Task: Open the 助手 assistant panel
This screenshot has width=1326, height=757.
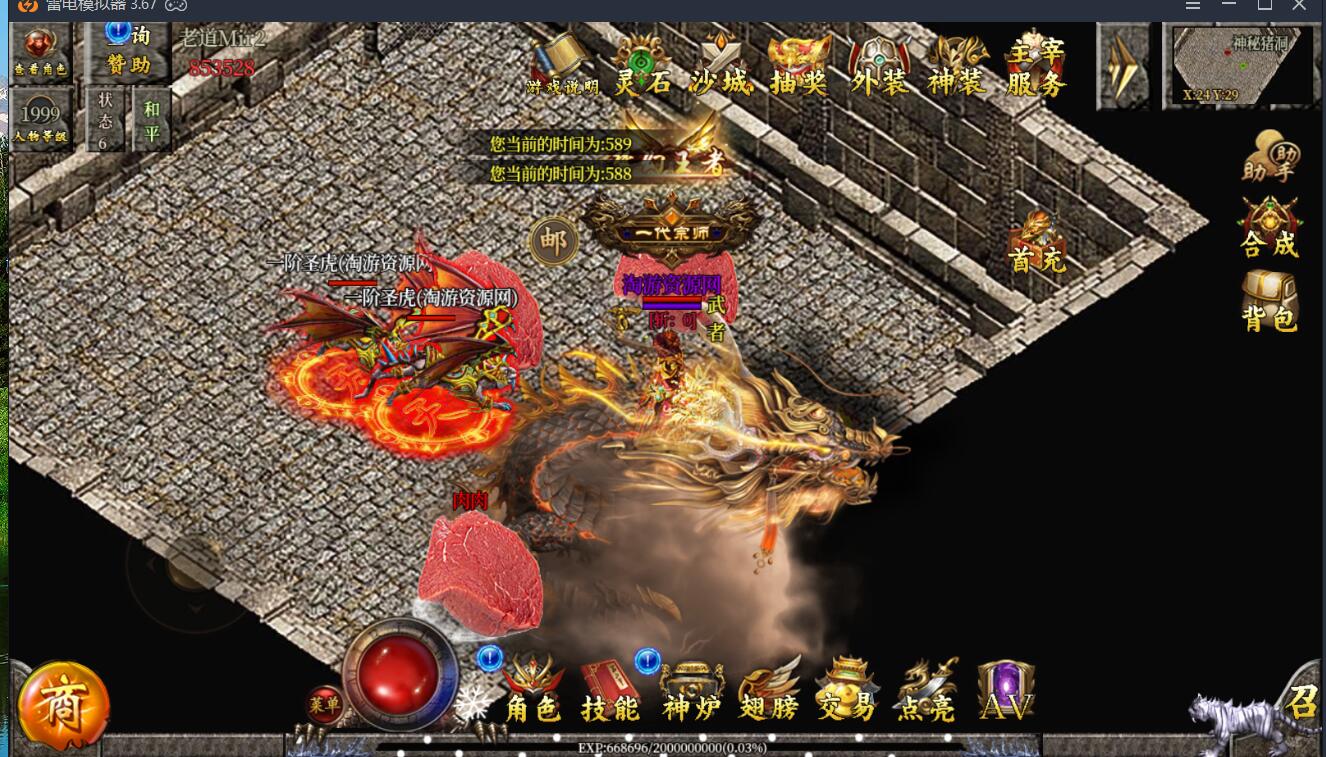Action: tap(1269, 159)
